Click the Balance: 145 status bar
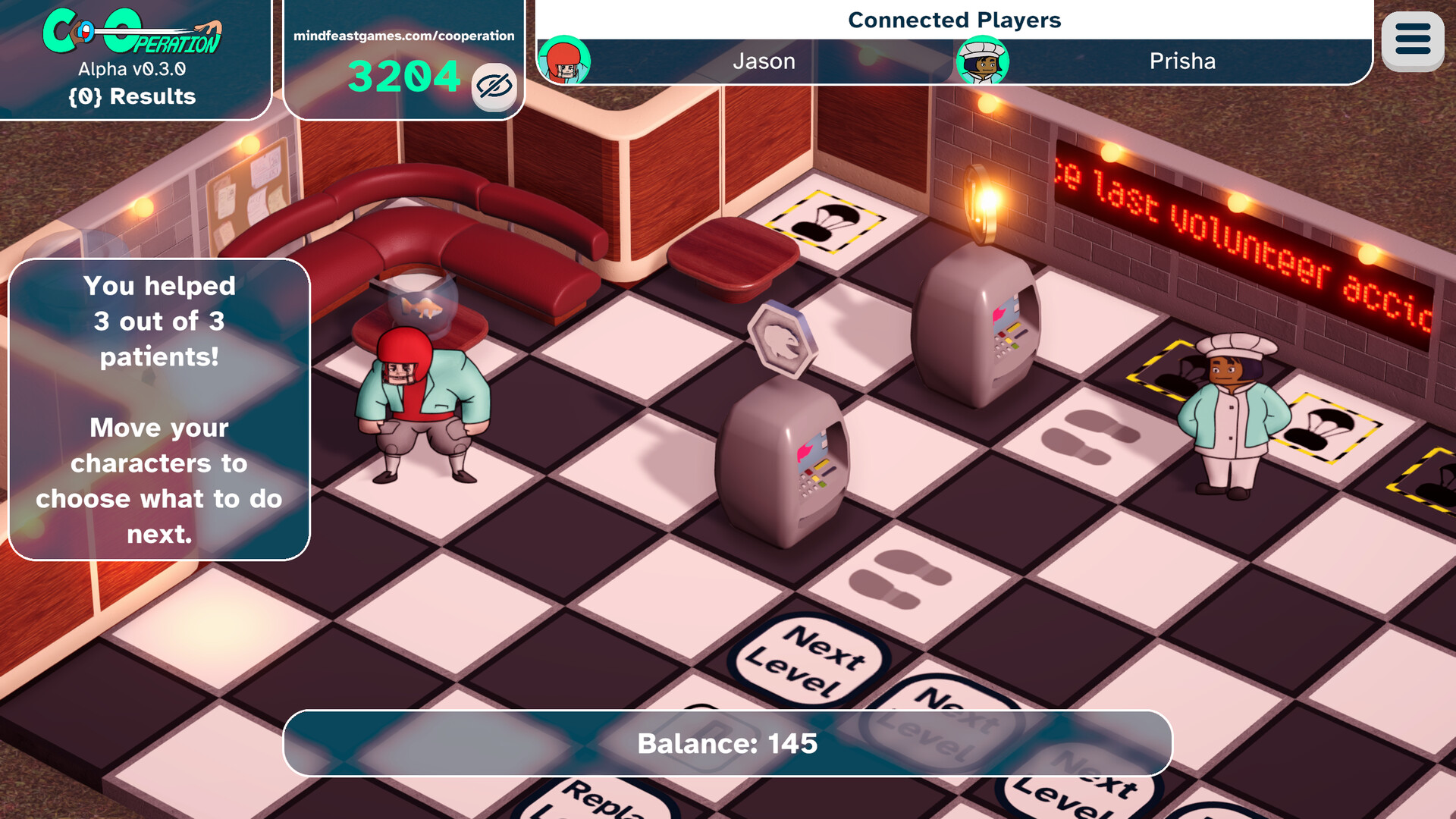Image resolution: width=1456 pixels, height=819 pixels. [728, 744]
